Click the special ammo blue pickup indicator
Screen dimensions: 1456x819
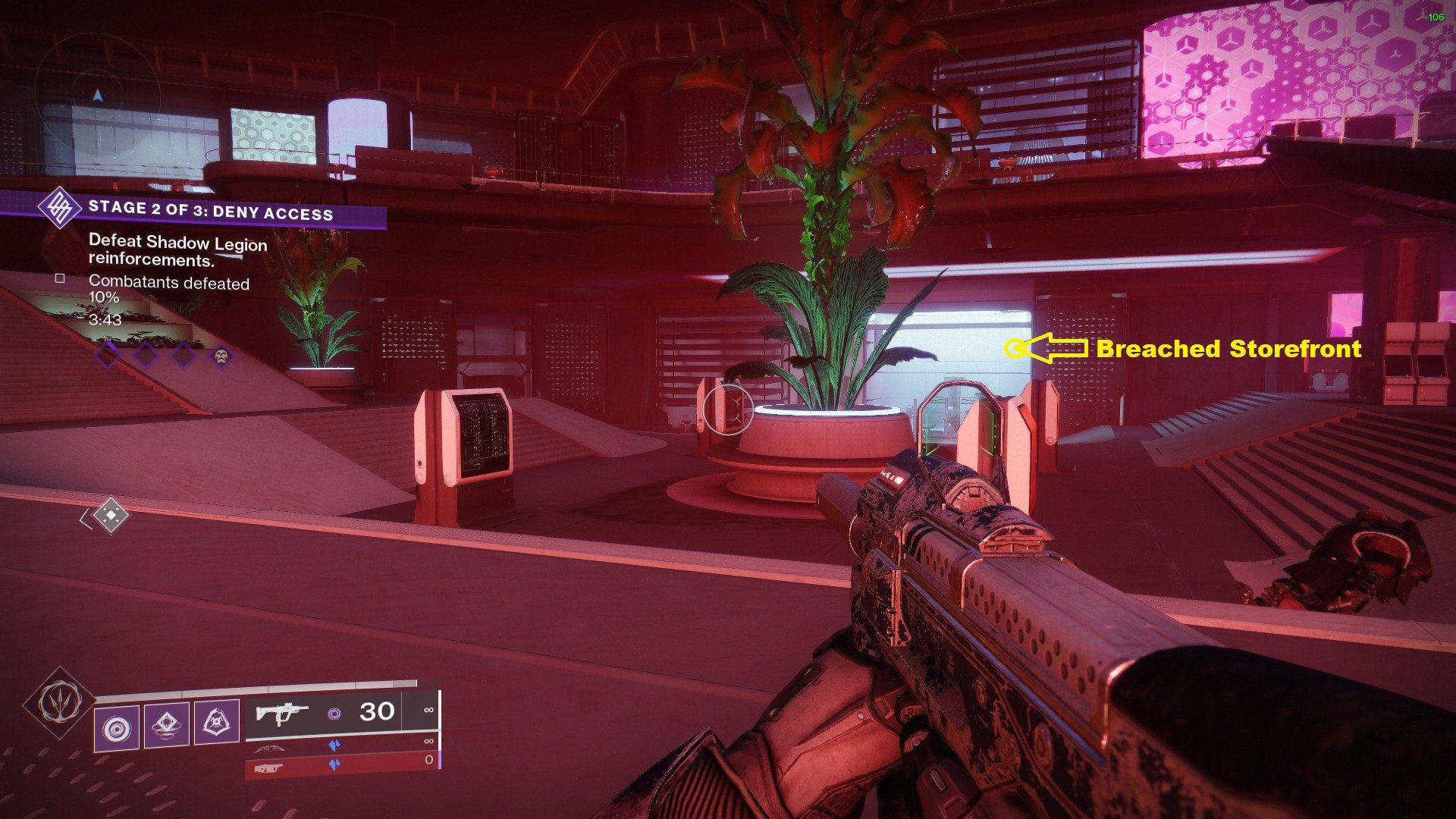[335, 747]
